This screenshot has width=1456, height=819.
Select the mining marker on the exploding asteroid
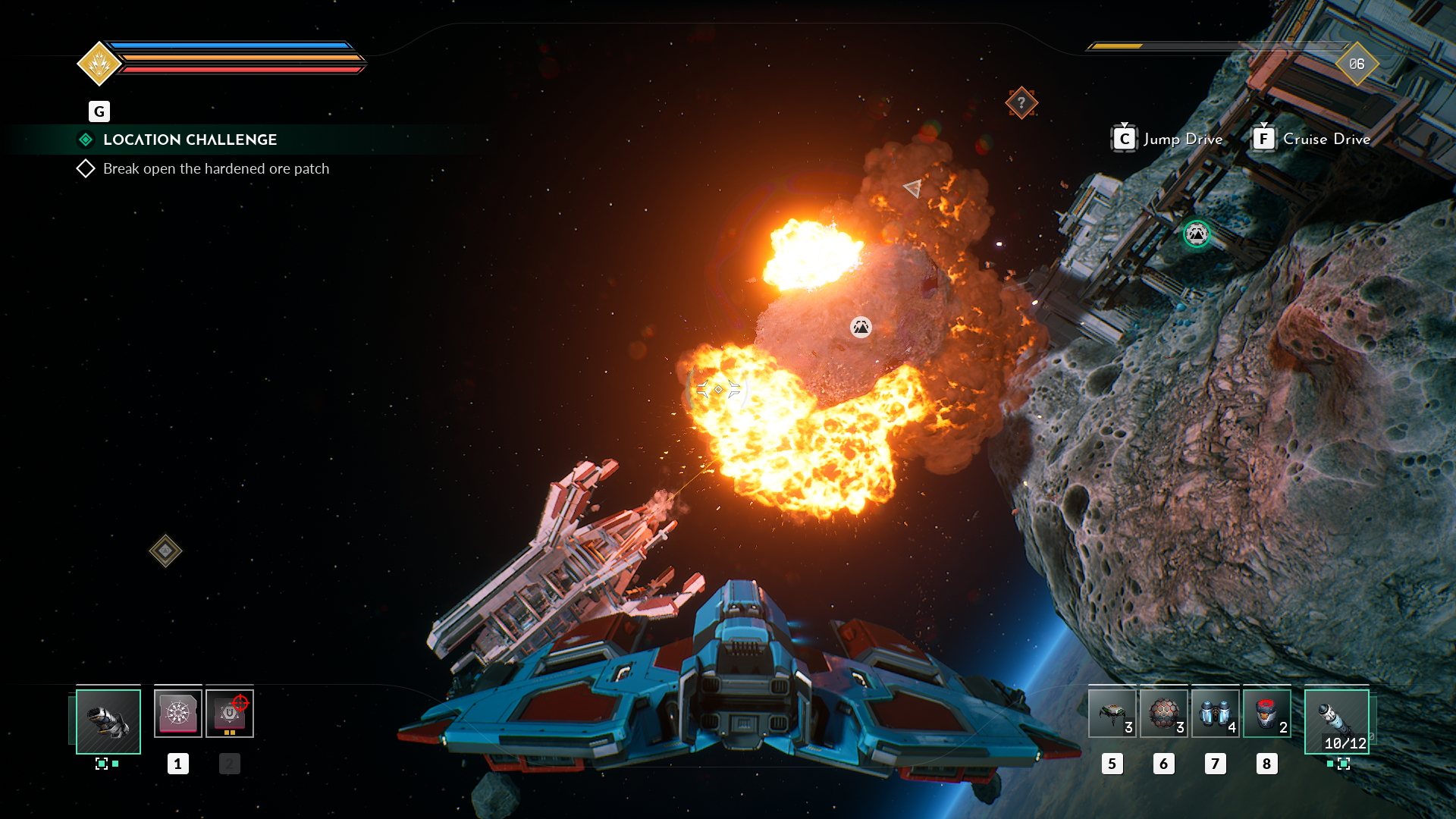[x=861, y=328]
